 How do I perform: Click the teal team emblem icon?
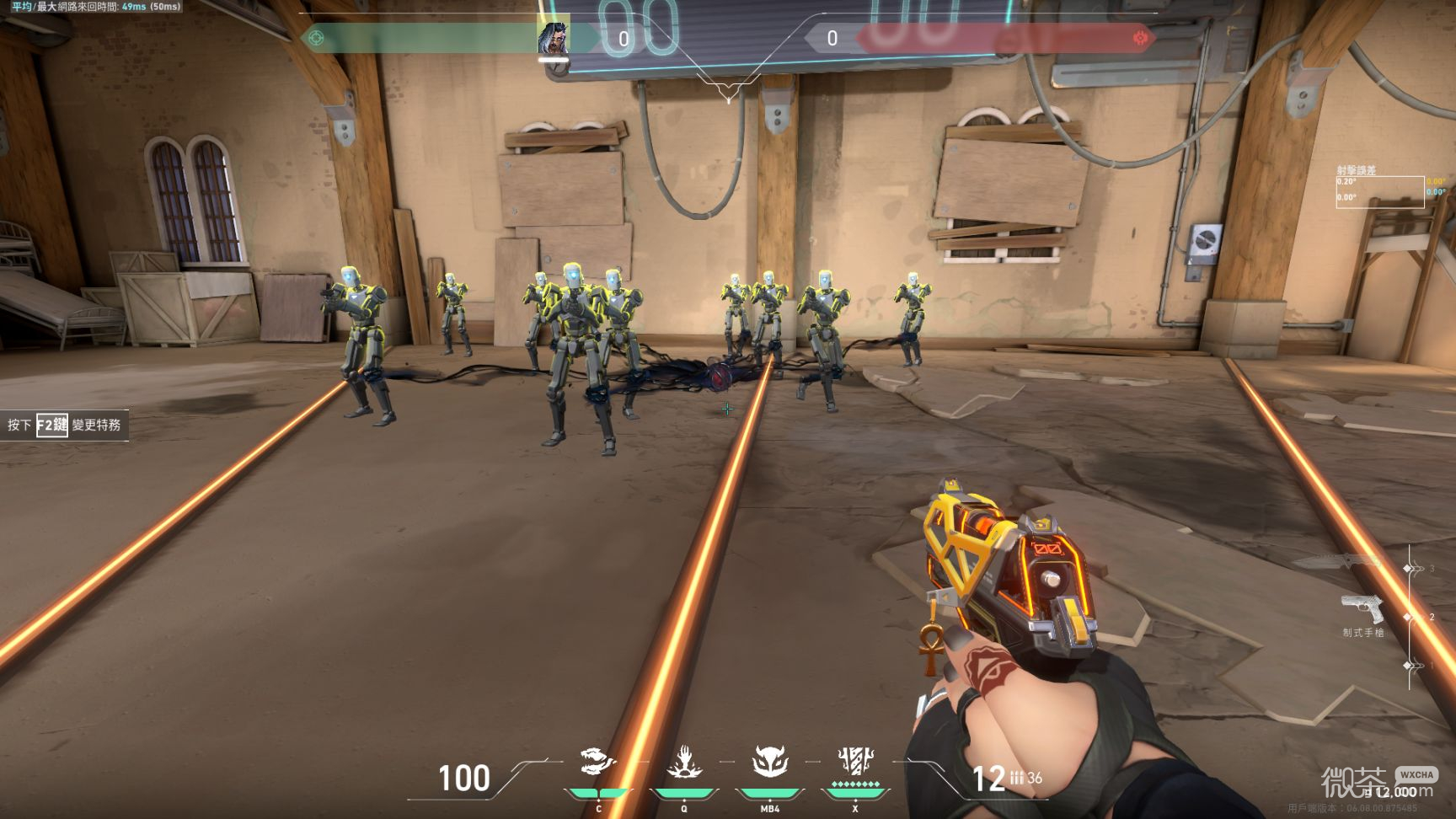(x=317, y=38)
